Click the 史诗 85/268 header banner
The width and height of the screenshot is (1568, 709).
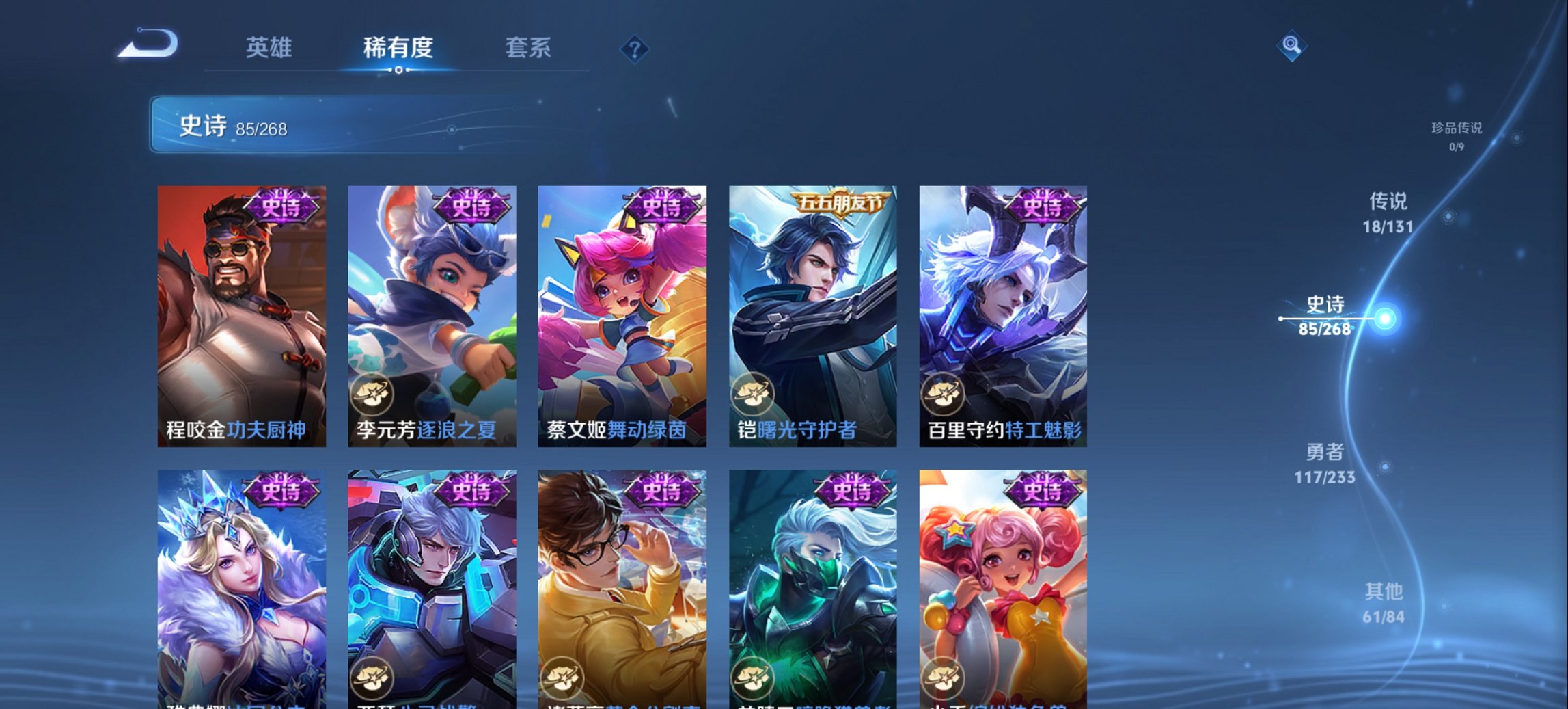click(x=342, y=126)
